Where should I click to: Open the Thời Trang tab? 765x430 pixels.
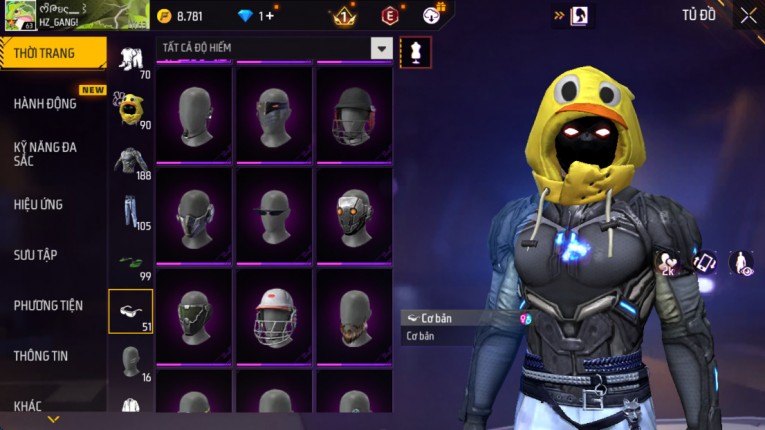[x=52, y=53]
